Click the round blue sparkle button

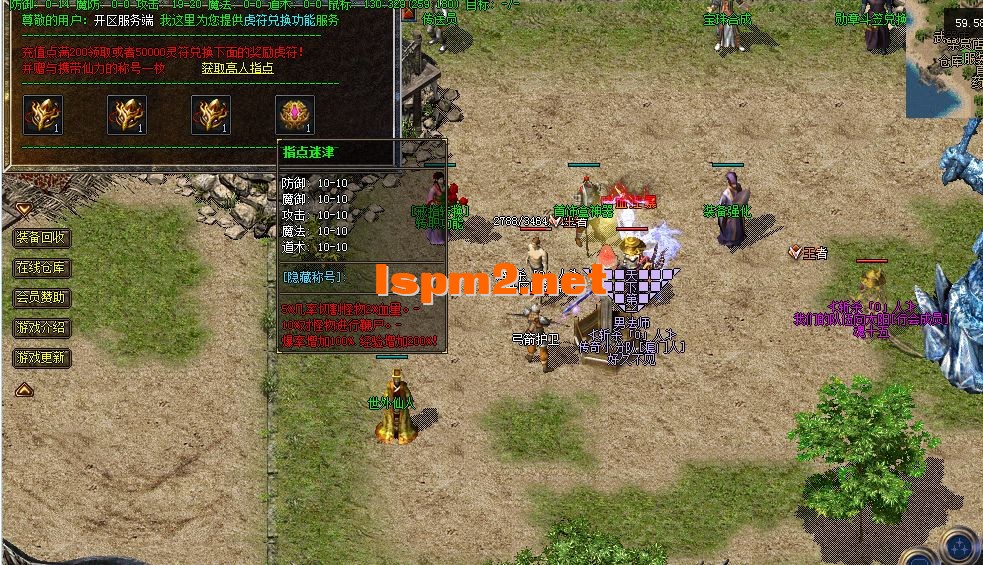[x=961, y=547]
